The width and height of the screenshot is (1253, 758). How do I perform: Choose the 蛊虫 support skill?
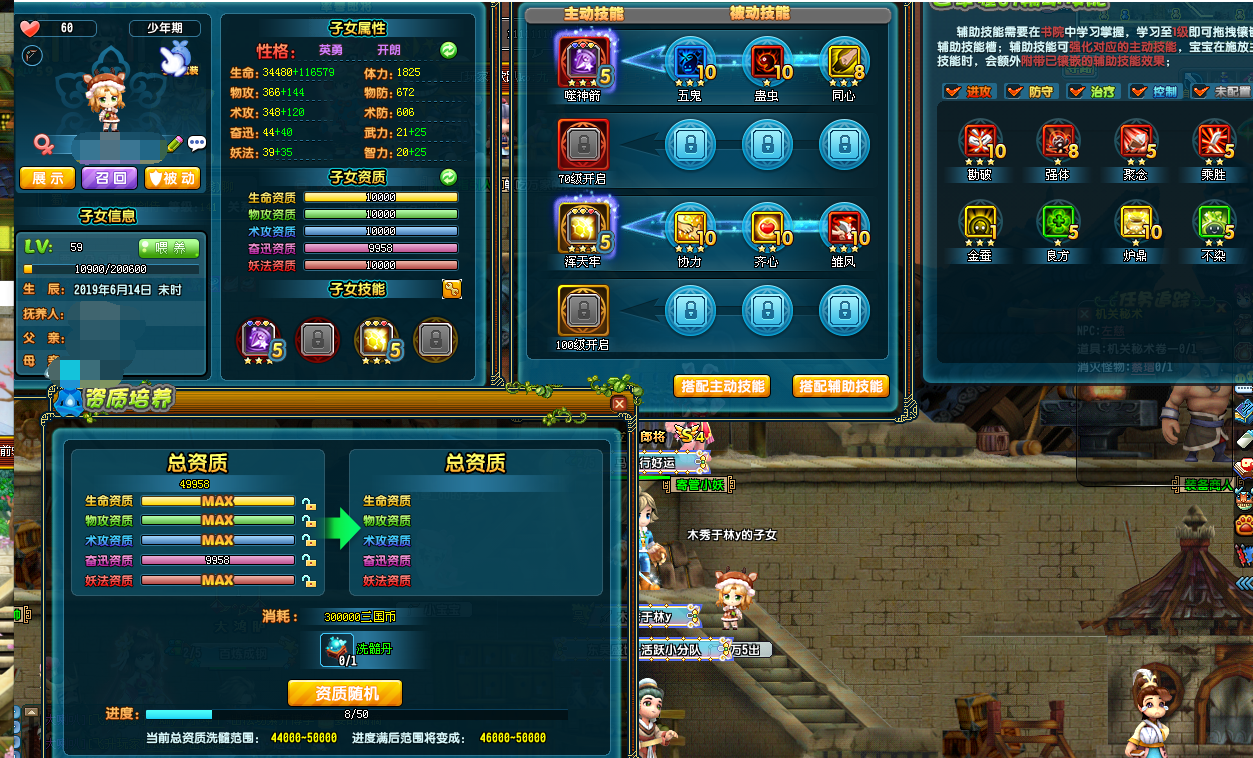pos(766,62)
